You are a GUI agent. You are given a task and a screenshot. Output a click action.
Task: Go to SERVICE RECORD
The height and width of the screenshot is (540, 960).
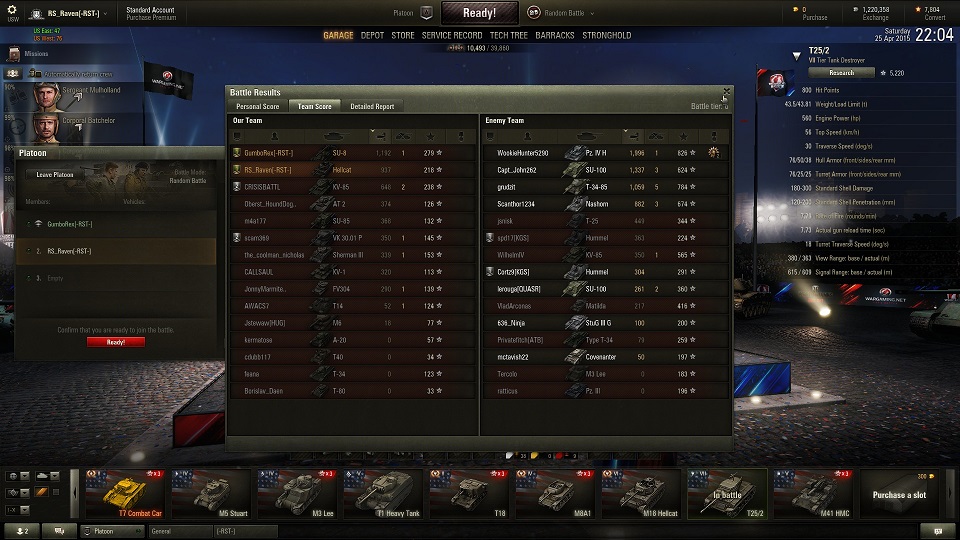pos(452,35)
